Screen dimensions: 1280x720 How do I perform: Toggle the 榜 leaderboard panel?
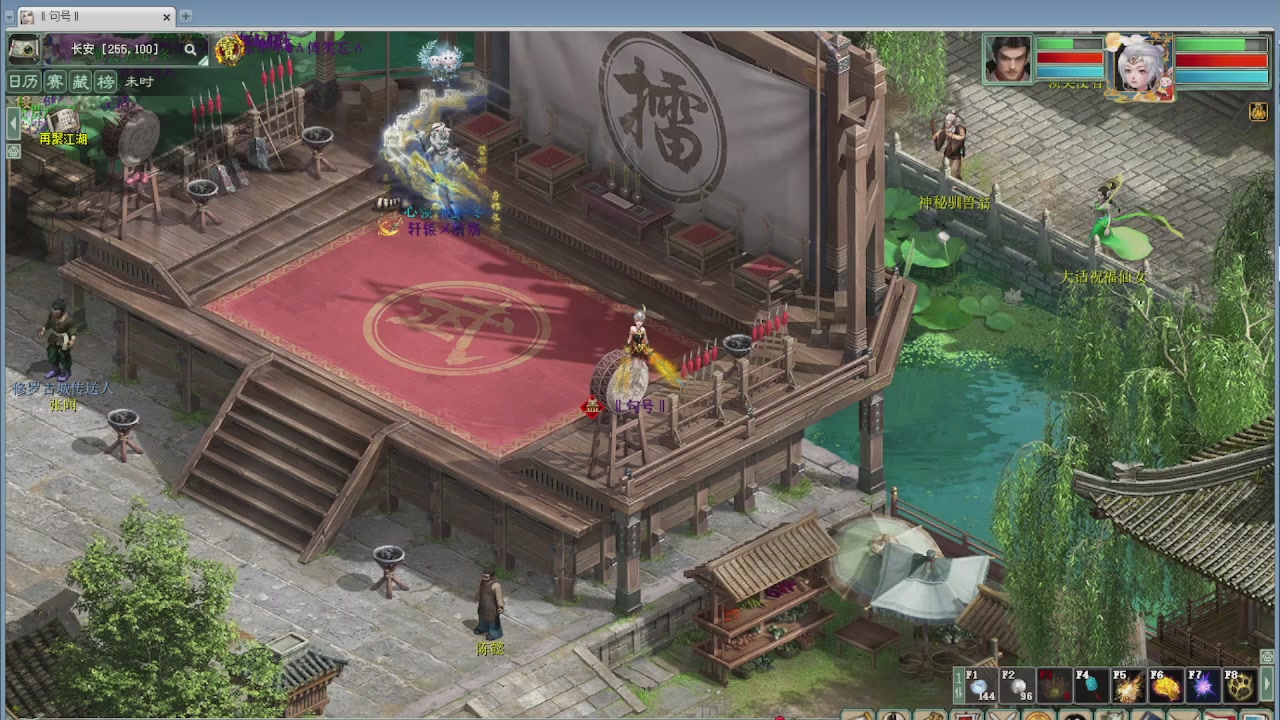(x=106, y=81)
